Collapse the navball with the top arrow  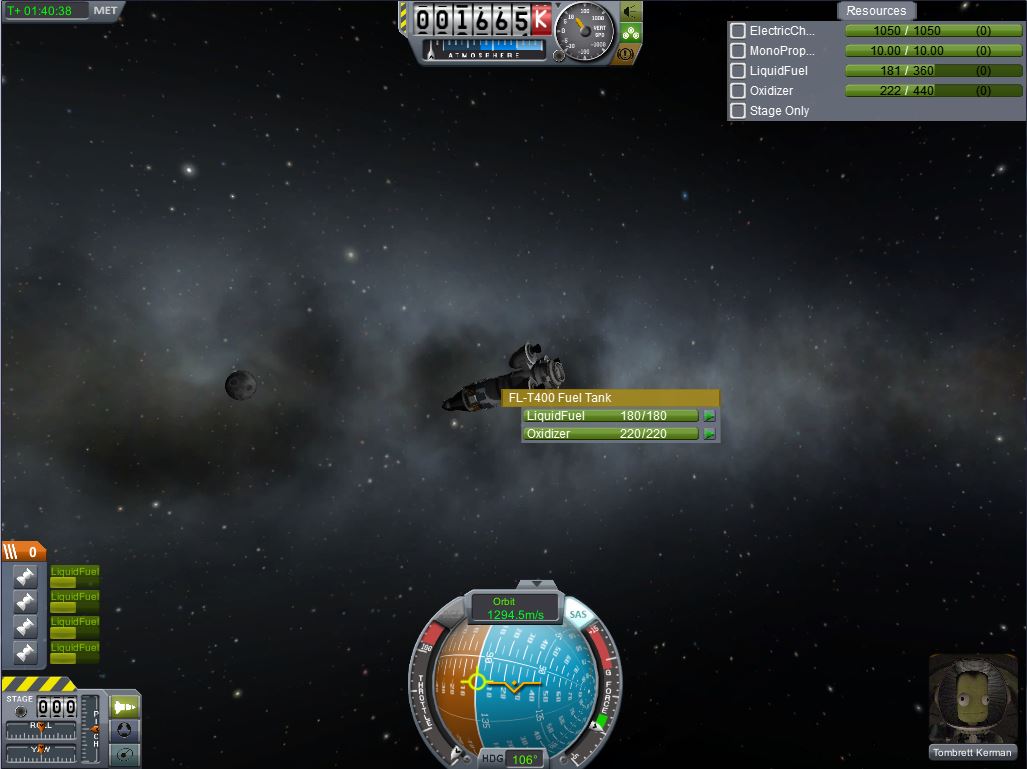[x=537, y=584]
